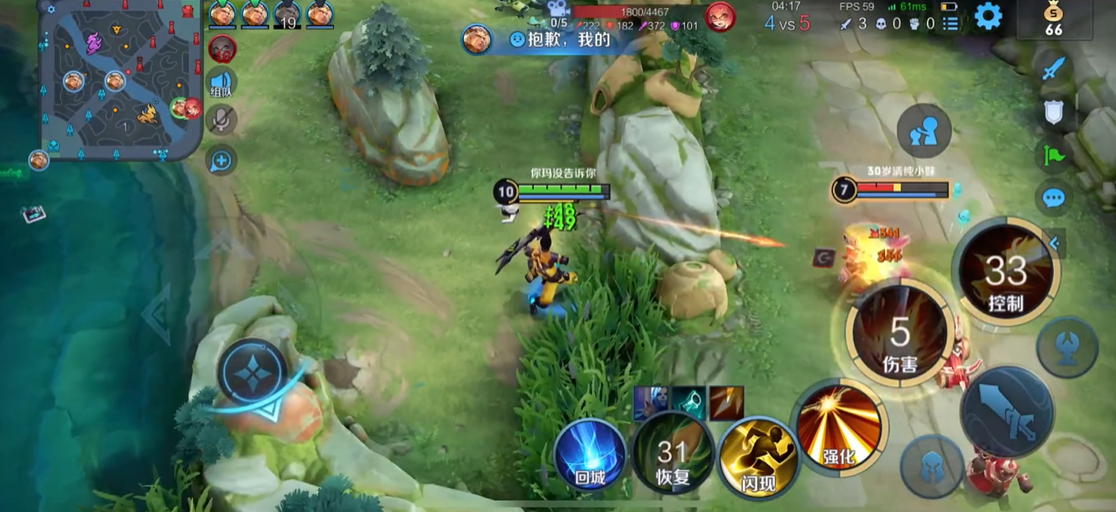
Task: Click the round two-figure icon button
Action: click(923, 131)
